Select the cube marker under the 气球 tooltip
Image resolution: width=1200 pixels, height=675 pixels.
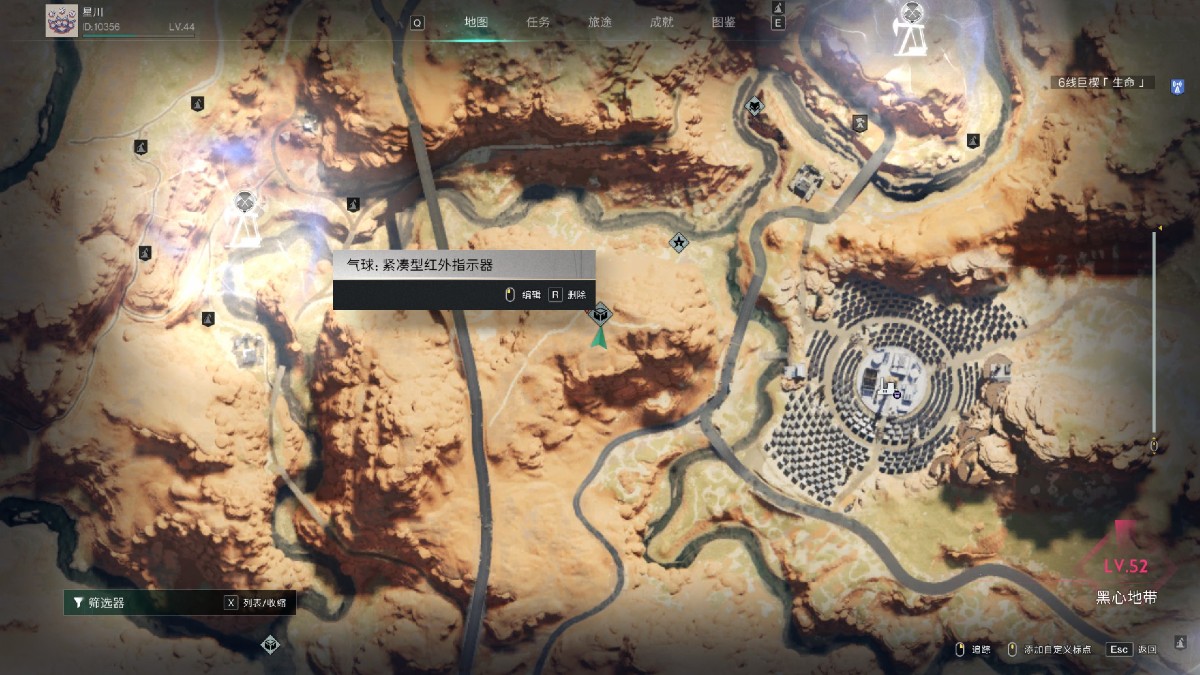(x=600, y=315)
